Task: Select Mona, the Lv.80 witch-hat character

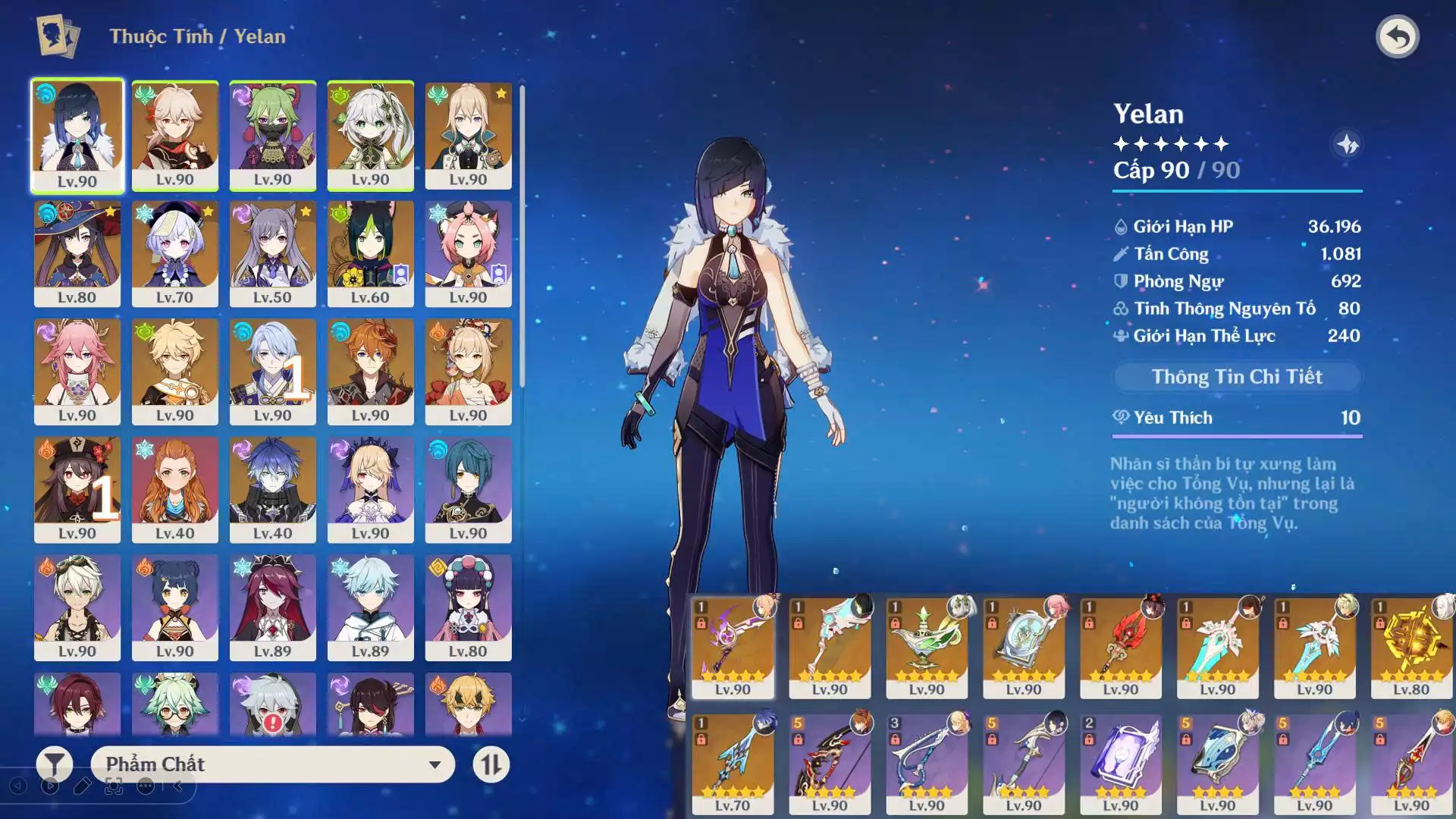Action: (x=77, y=253)
